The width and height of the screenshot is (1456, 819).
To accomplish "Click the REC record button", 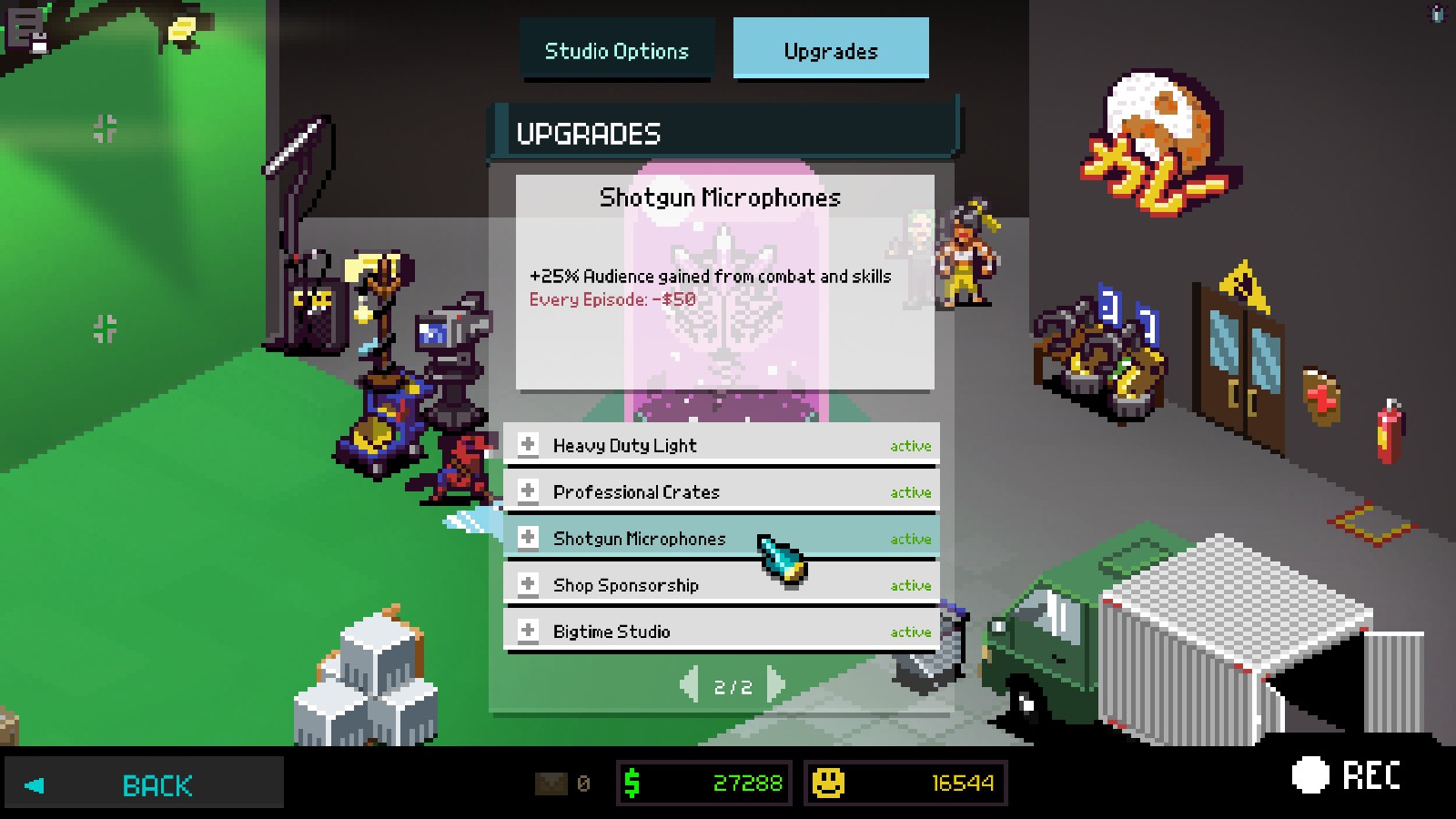I will coord(1347,775).
